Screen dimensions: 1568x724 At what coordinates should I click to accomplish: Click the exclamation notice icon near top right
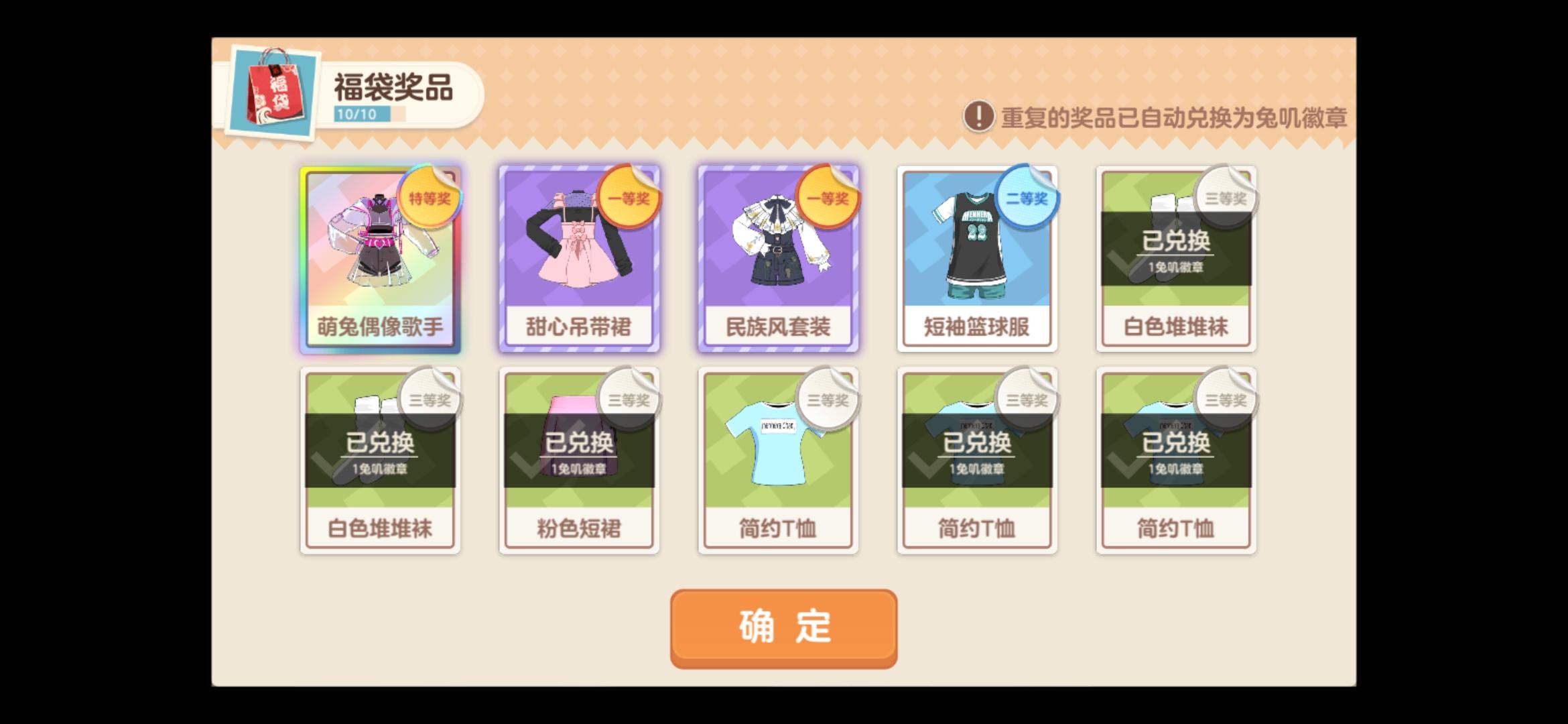point(979,115)
